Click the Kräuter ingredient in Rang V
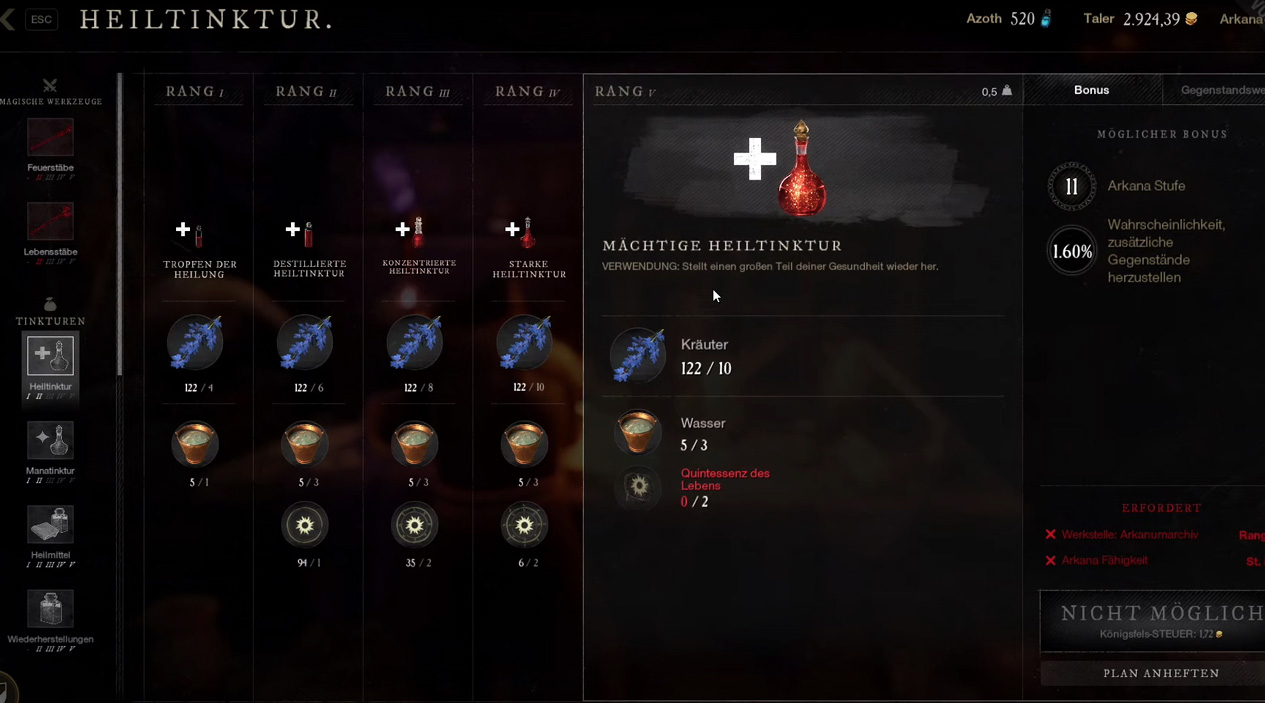 (x=638, y=355)
